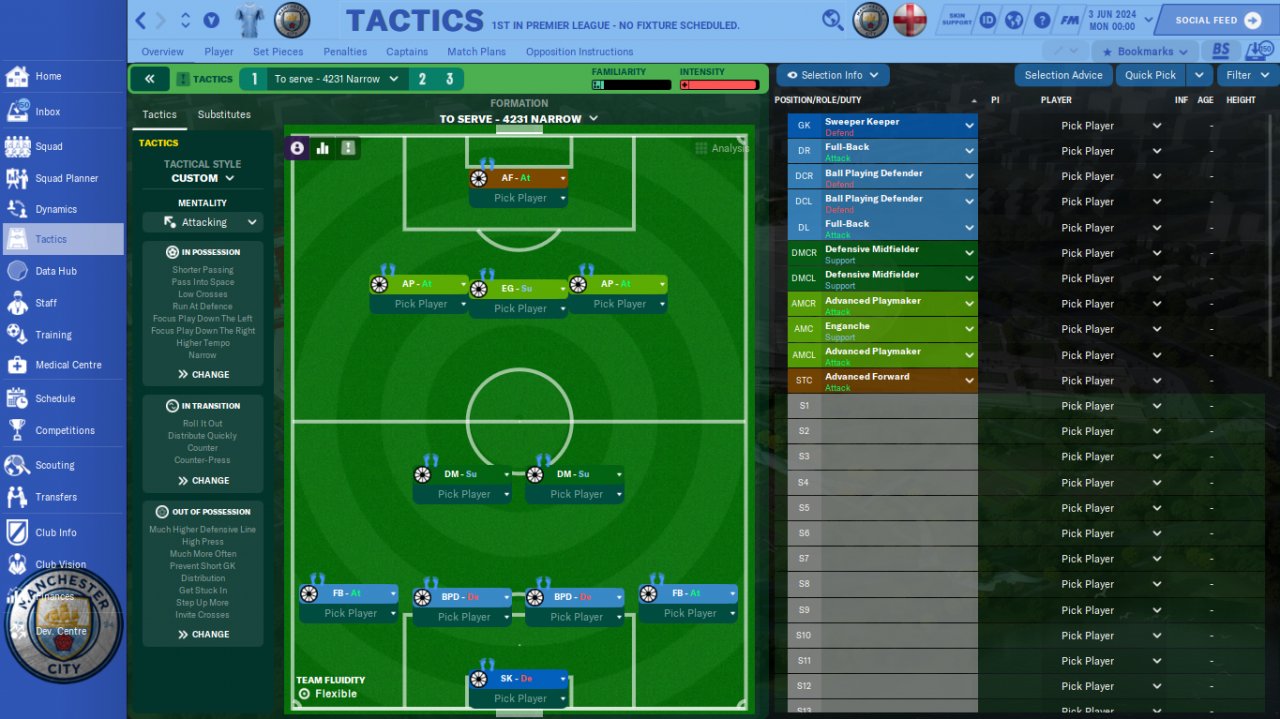Open the Mentality dropdown set to Attacking
This screenshot has width=1280, height=719.
(x=203, y=222)
